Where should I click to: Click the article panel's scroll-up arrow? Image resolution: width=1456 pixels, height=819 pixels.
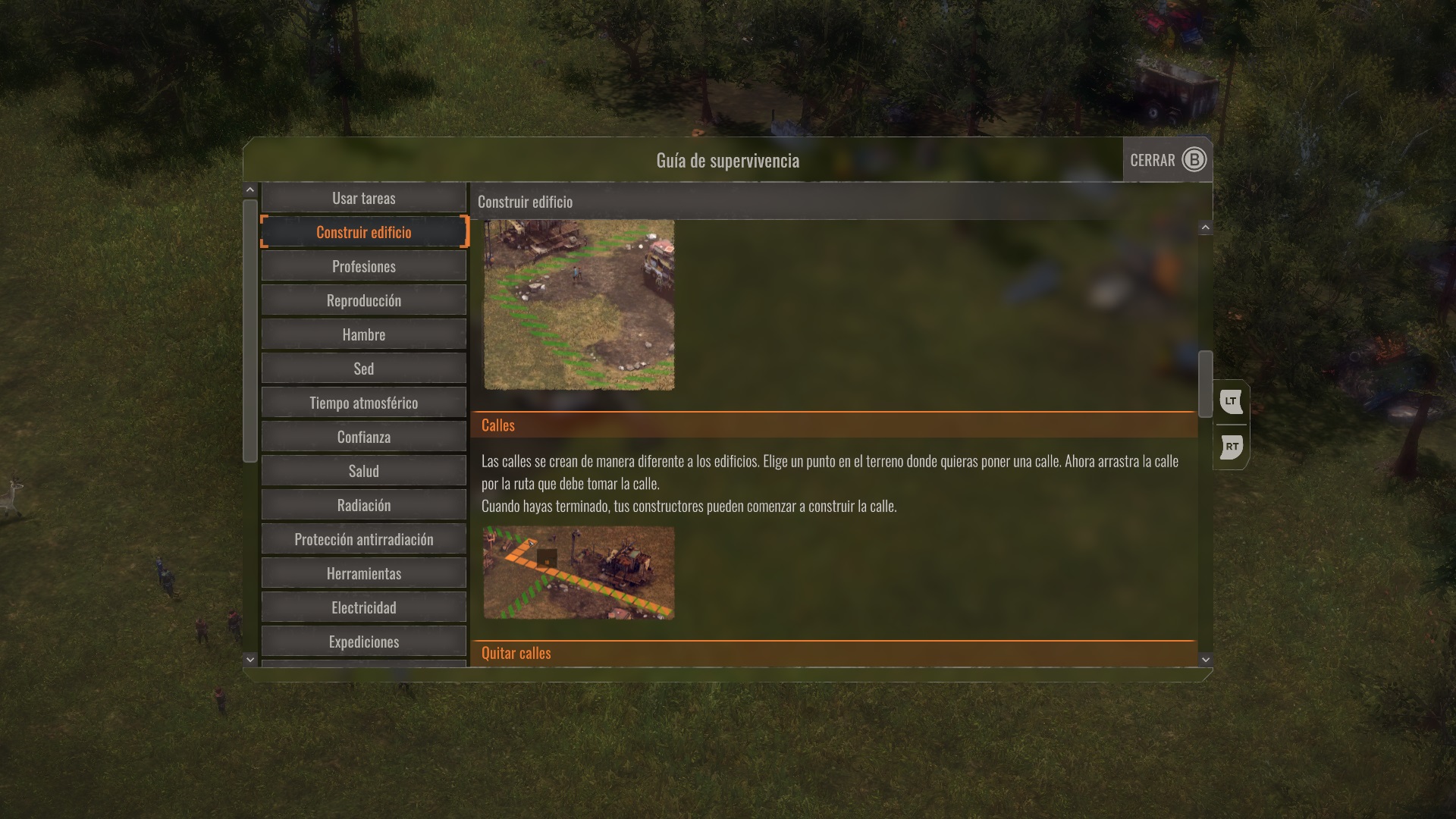point(1206,227)
